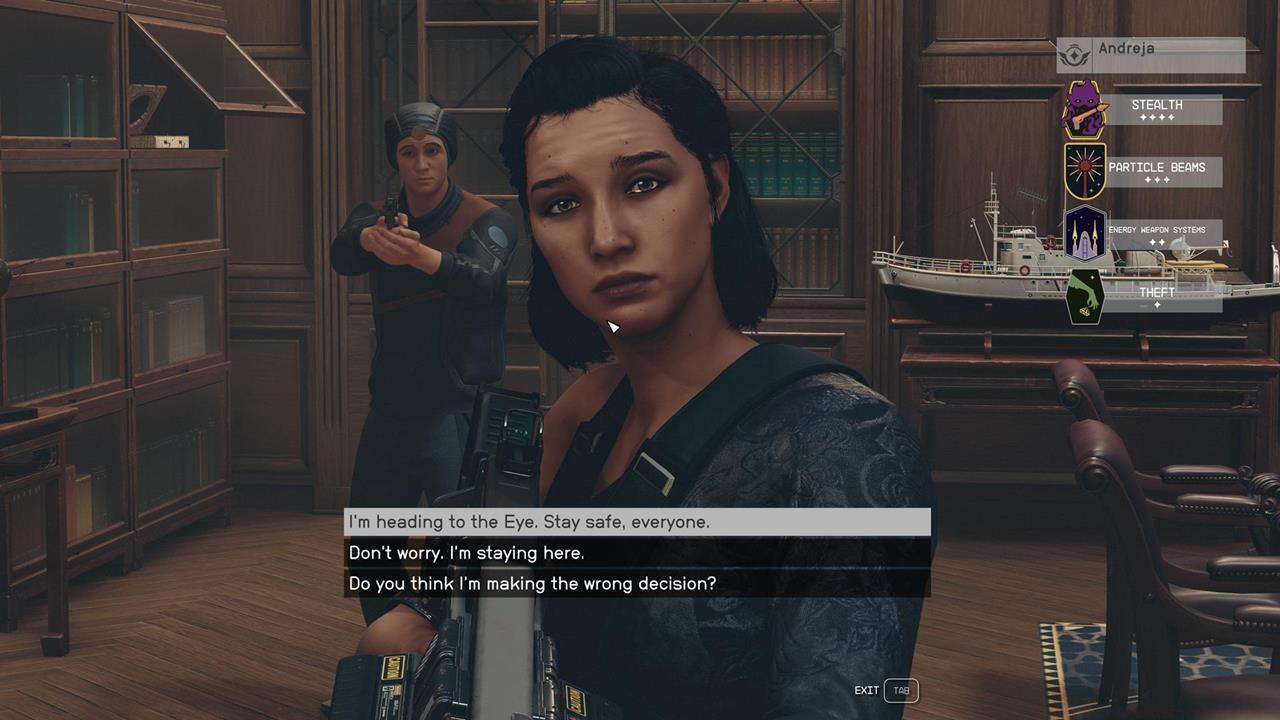Select the Particle Beams skill badge
This screenshot has height=720, width=1280.
point(1086,171)
